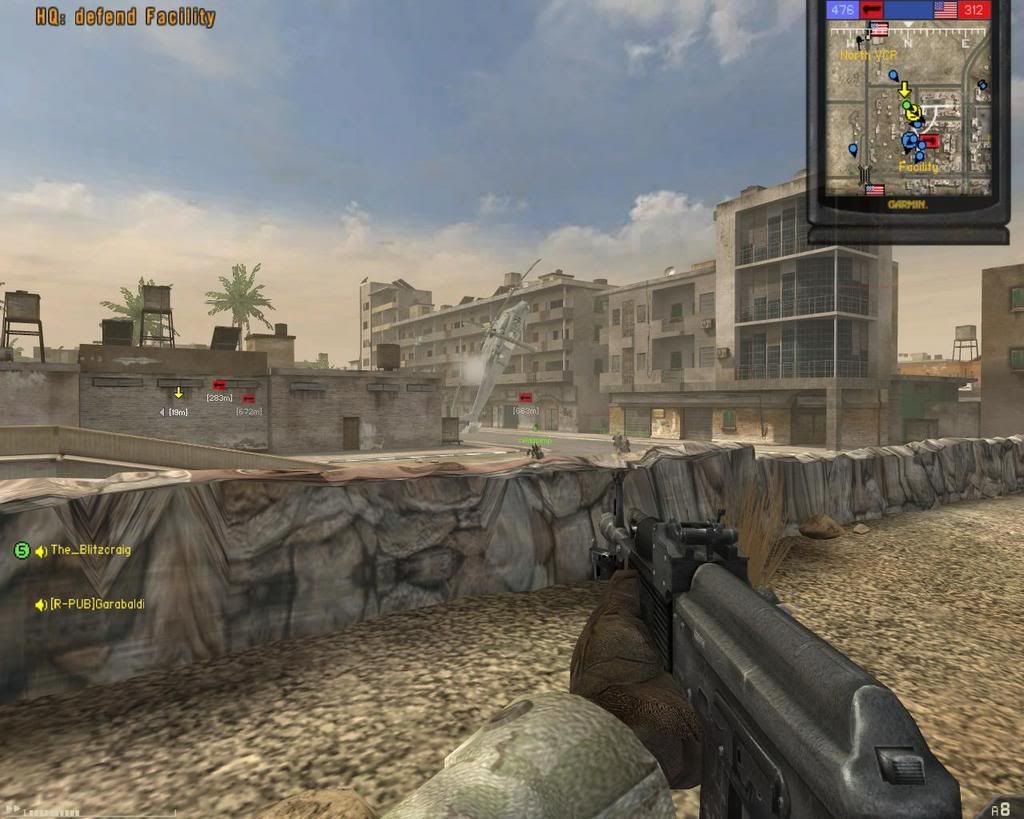The image size is (1024, 819).
Task: Select The_Blitzcraig in the voice list
Action: tap(91, 550)
